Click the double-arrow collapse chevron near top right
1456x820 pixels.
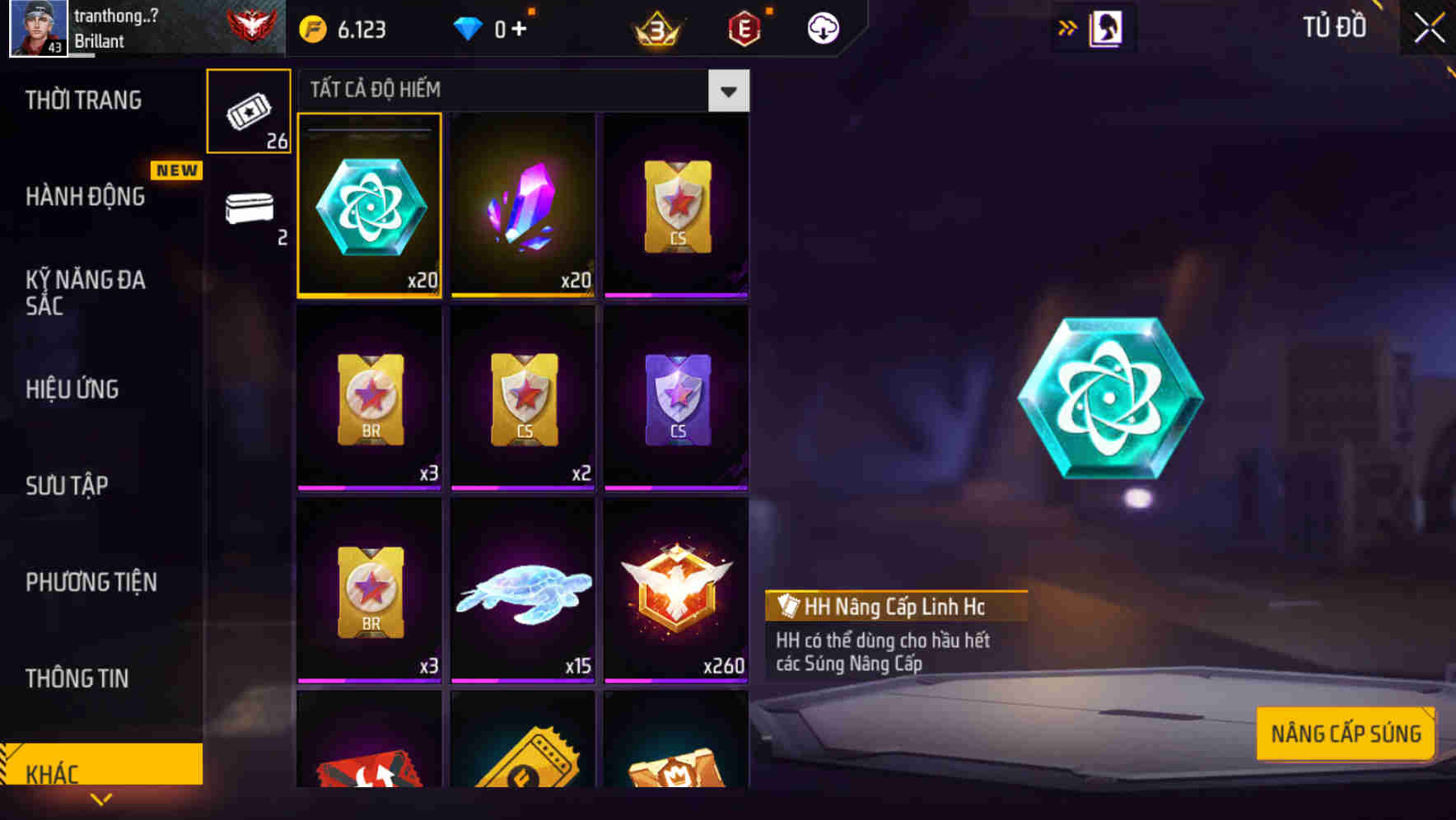pyautogui.click(x=1067, y=27)
